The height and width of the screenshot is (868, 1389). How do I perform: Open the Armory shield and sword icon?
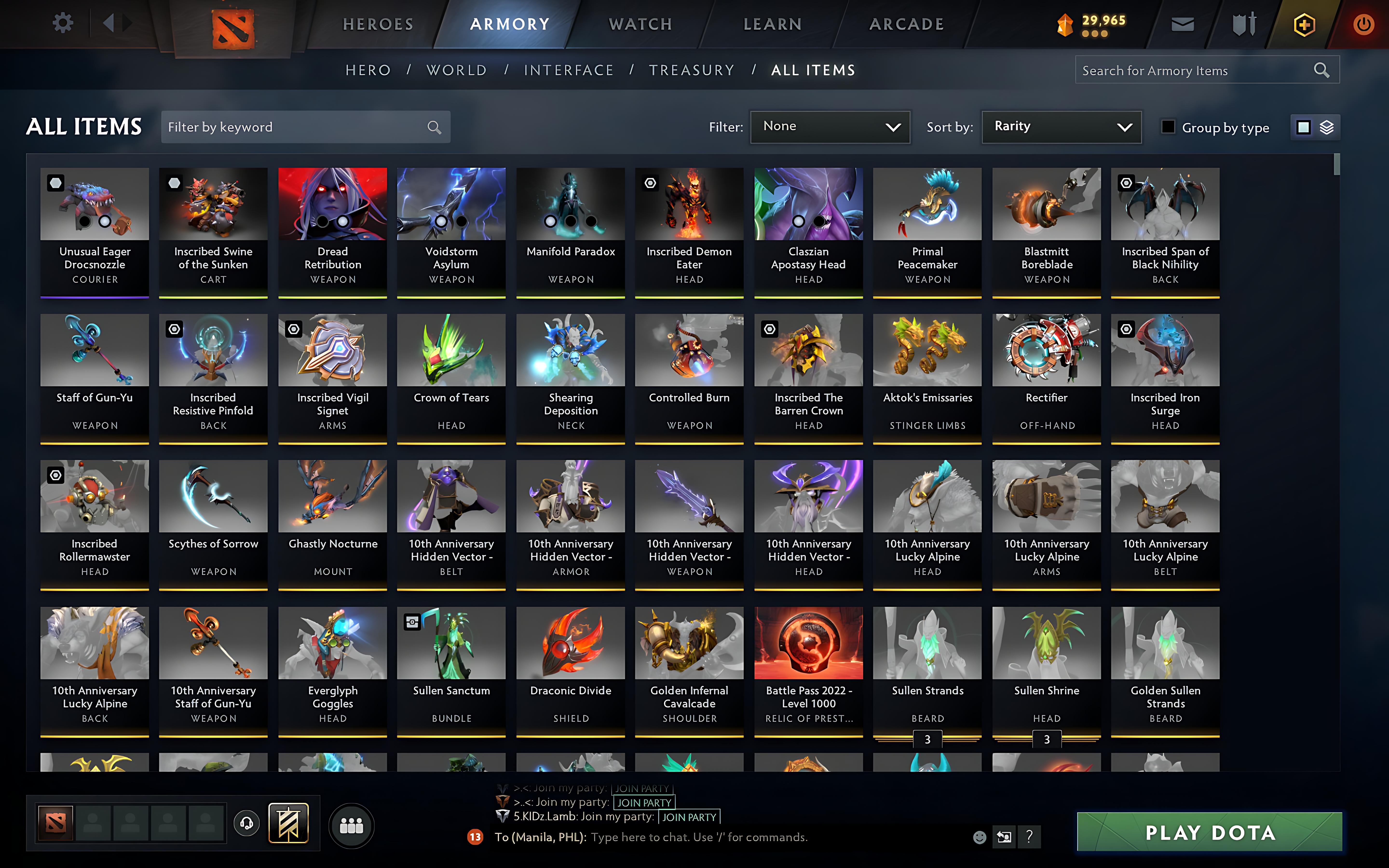tap(1244, 24)
